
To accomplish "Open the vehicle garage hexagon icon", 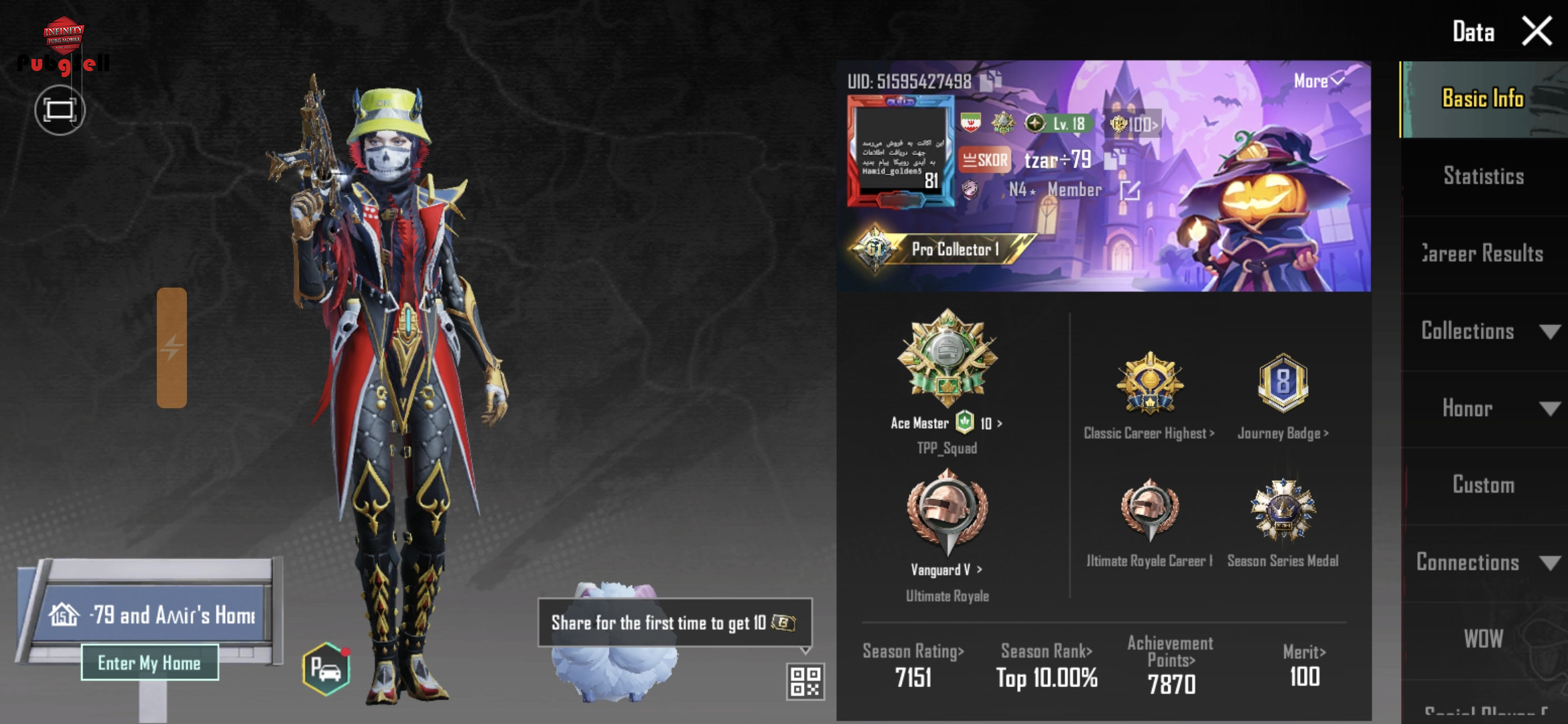I will pyautogui.click(x=326, y=669).
